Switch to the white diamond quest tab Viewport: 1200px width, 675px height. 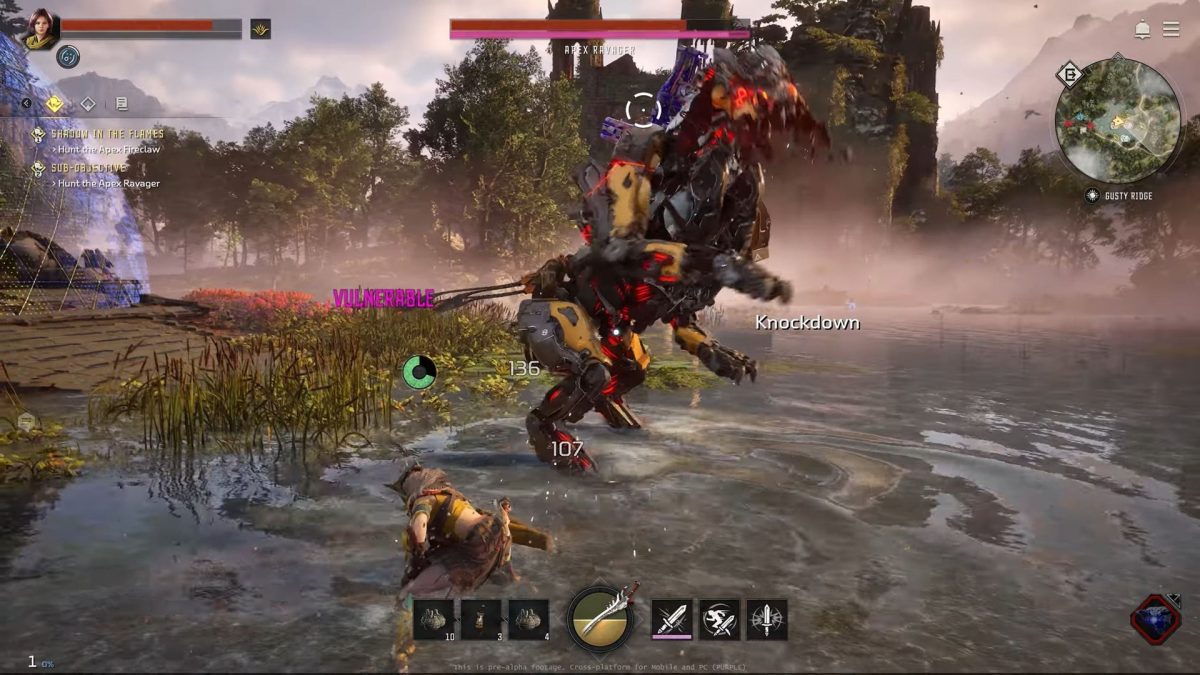coord(88,103)
